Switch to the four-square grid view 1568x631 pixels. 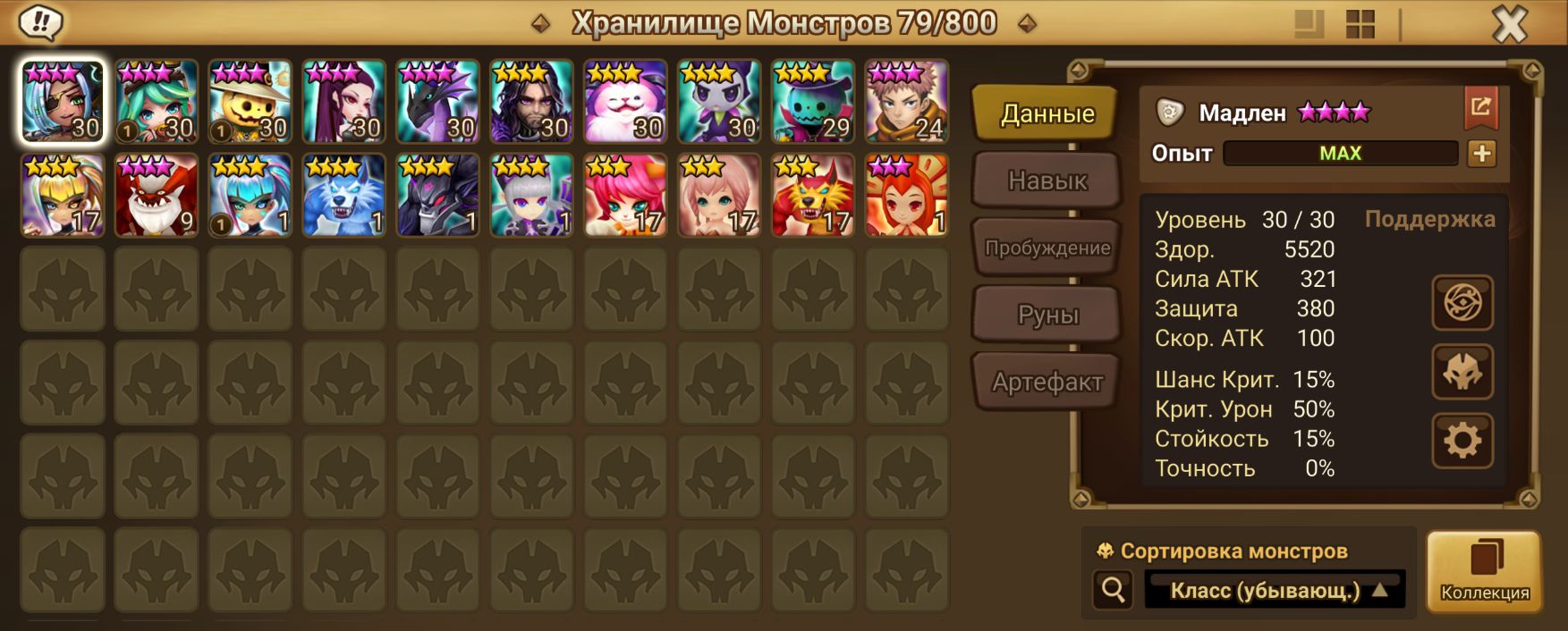coord(1360,24)
